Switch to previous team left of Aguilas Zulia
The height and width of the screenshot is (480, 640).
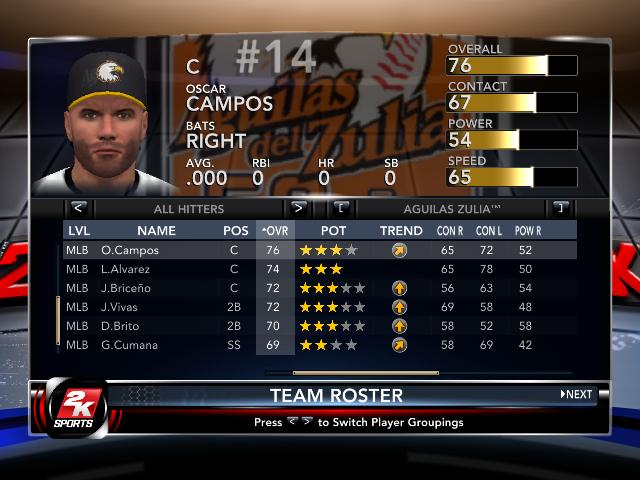(341, 208)
